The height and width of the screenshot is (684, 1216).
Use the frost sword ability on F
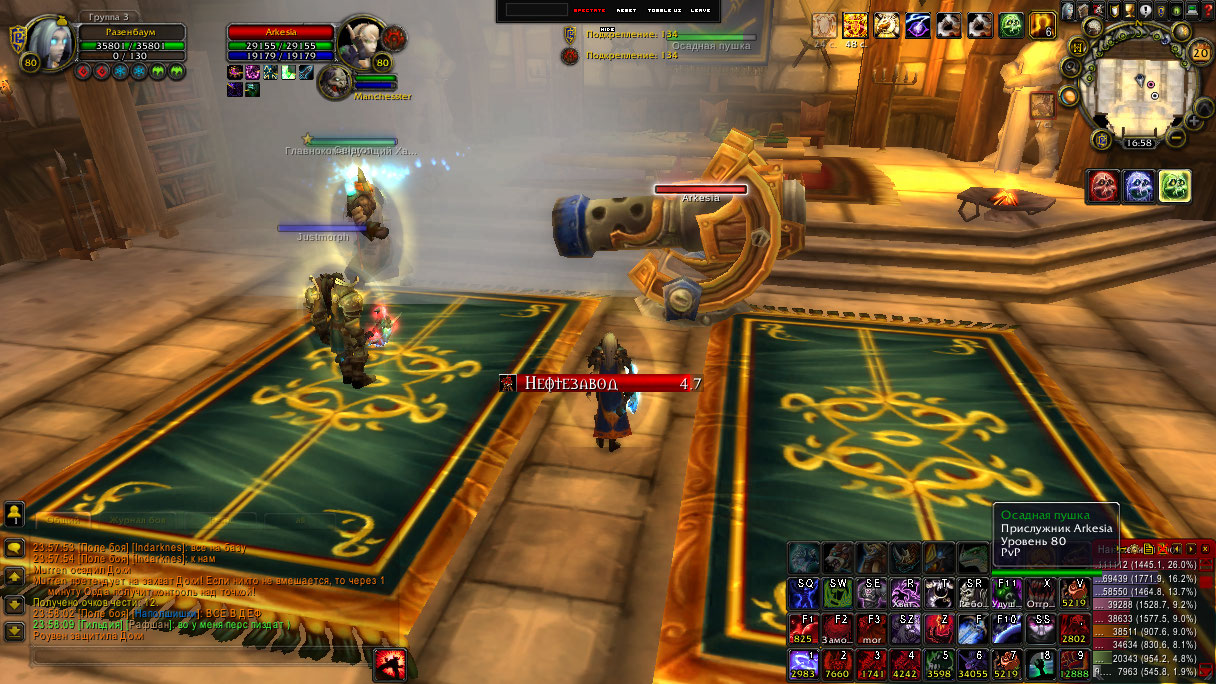[973, 628]
